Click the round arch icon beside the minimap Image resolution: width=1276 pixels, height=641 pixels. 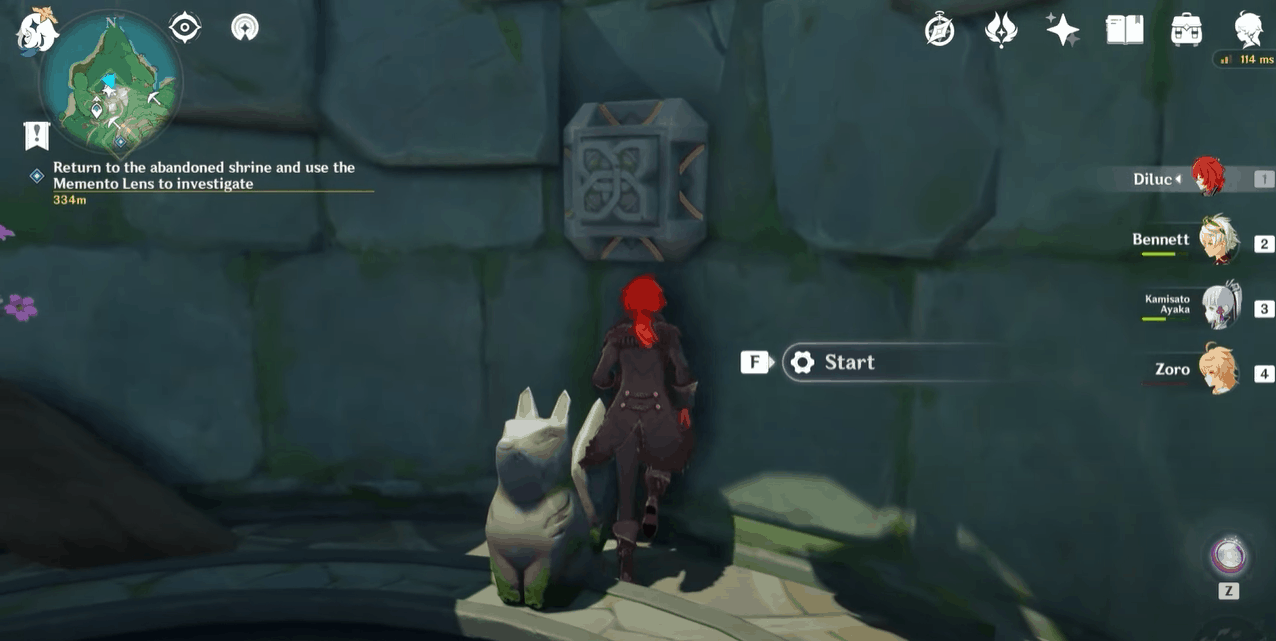pyautogui.click(x=244, y=28)
